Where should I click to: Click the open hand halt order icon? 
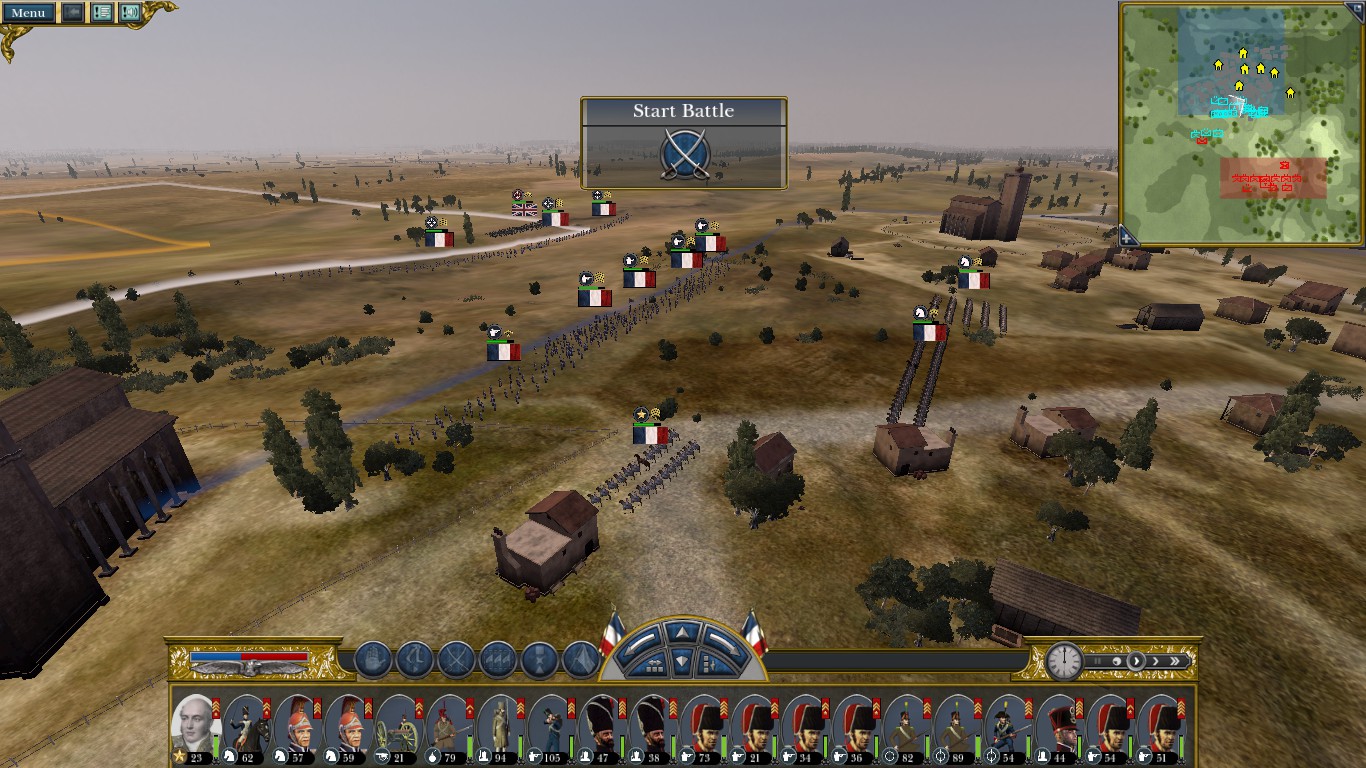(x=373, y=660)
